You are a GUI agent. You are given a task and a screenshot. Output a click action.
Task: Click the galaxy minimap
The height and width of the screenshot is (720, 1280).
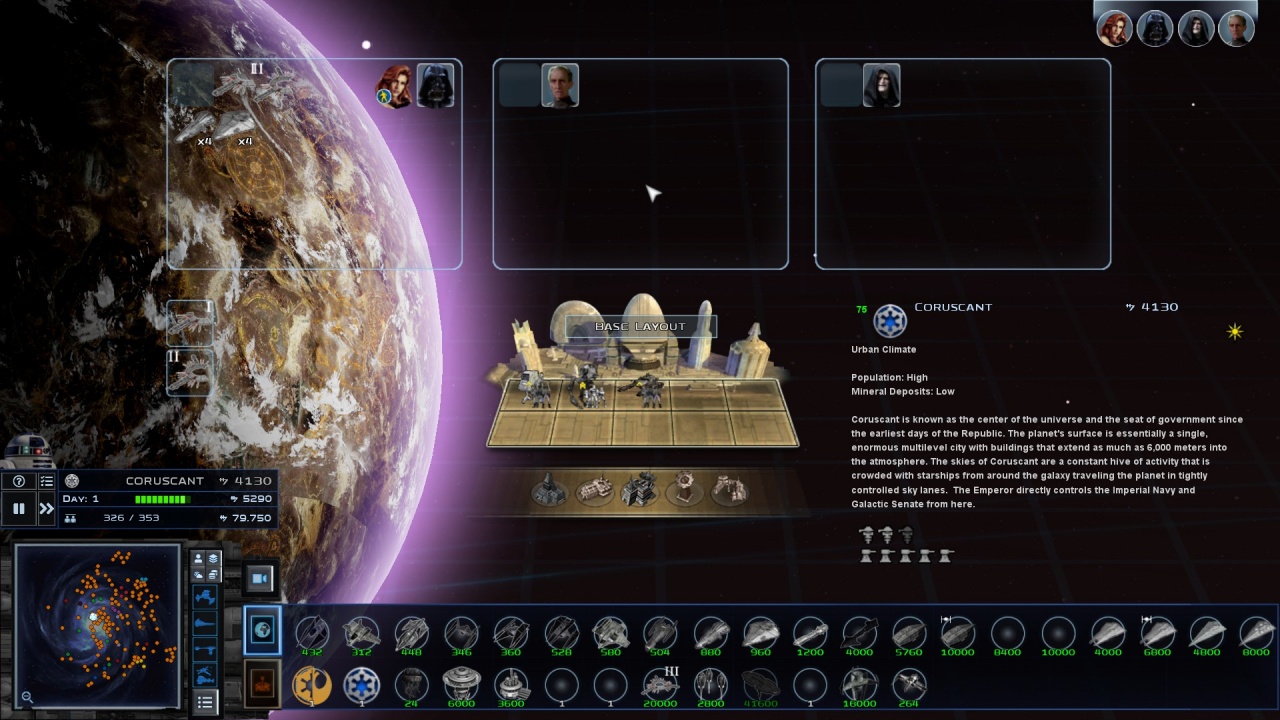pos(98,626)
